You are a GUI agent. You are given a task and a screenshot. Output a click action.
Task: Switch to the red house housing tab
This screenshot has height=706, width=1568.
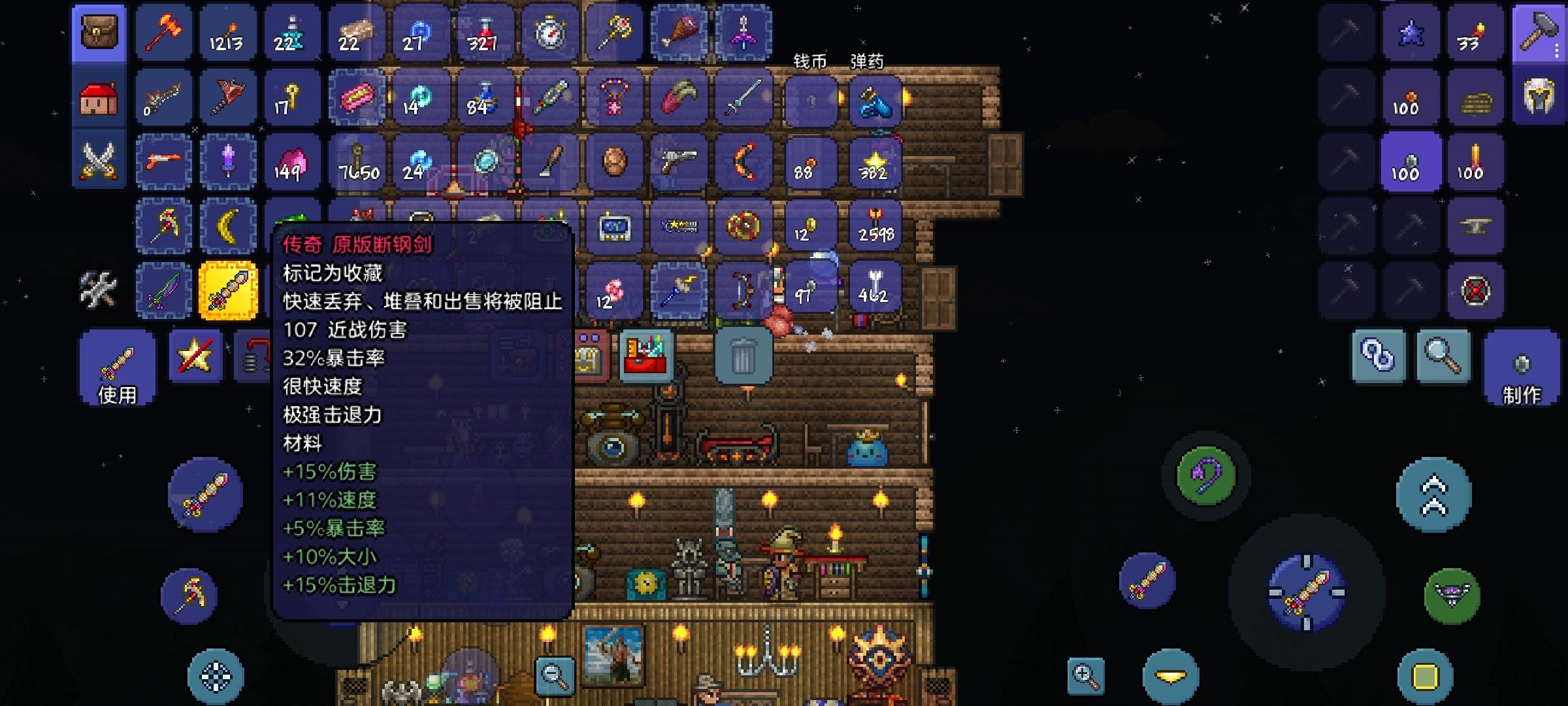click(x=99, y=98)
